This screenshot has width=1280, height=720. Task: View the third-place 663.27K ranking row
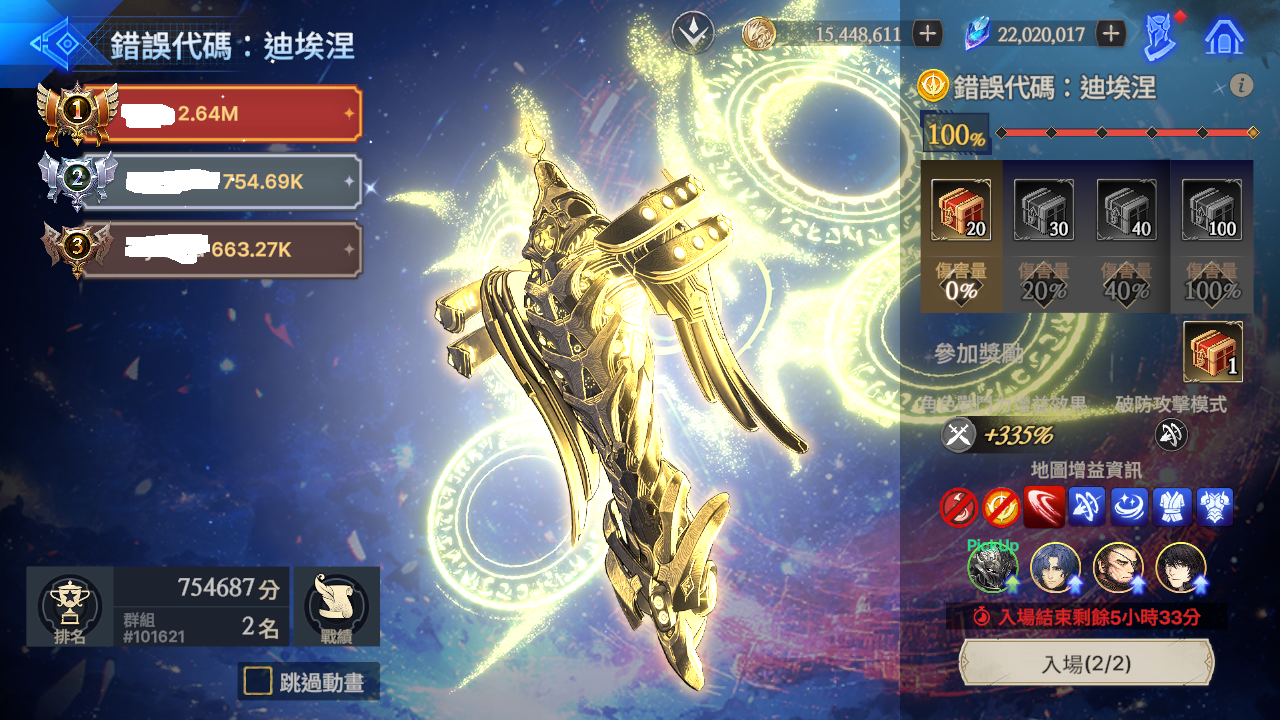tap(228, 250)
